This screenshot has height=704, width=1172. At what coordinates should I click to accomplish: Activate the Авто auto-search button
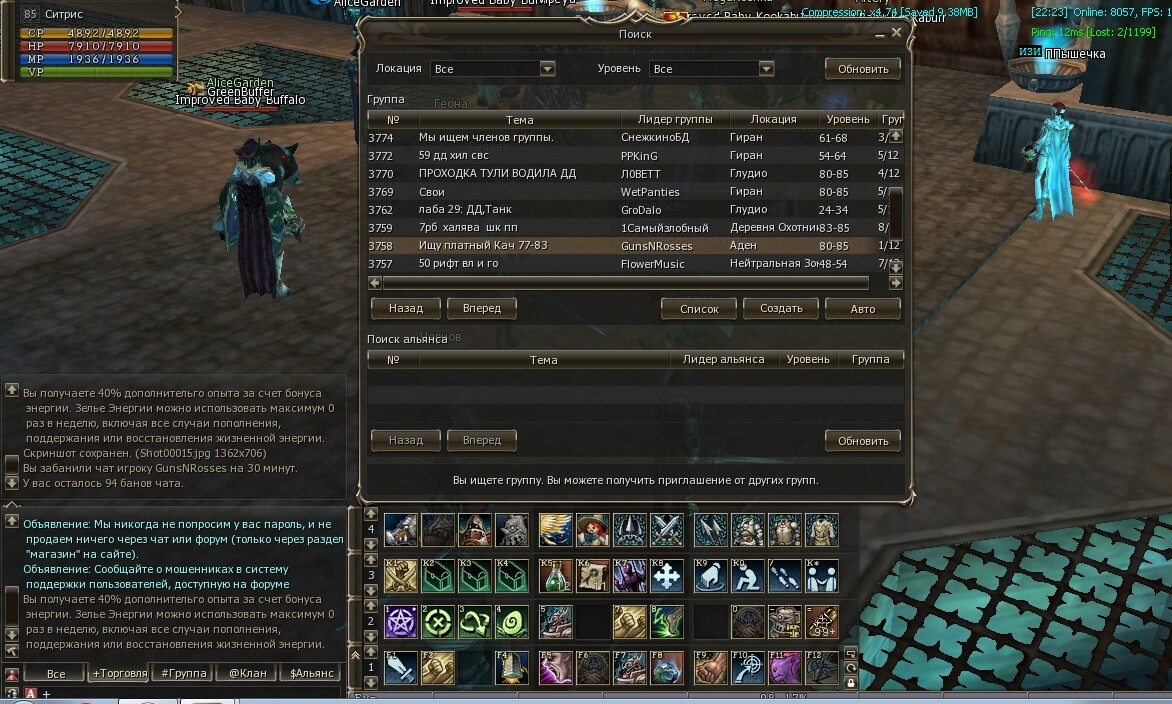(862, 309)
